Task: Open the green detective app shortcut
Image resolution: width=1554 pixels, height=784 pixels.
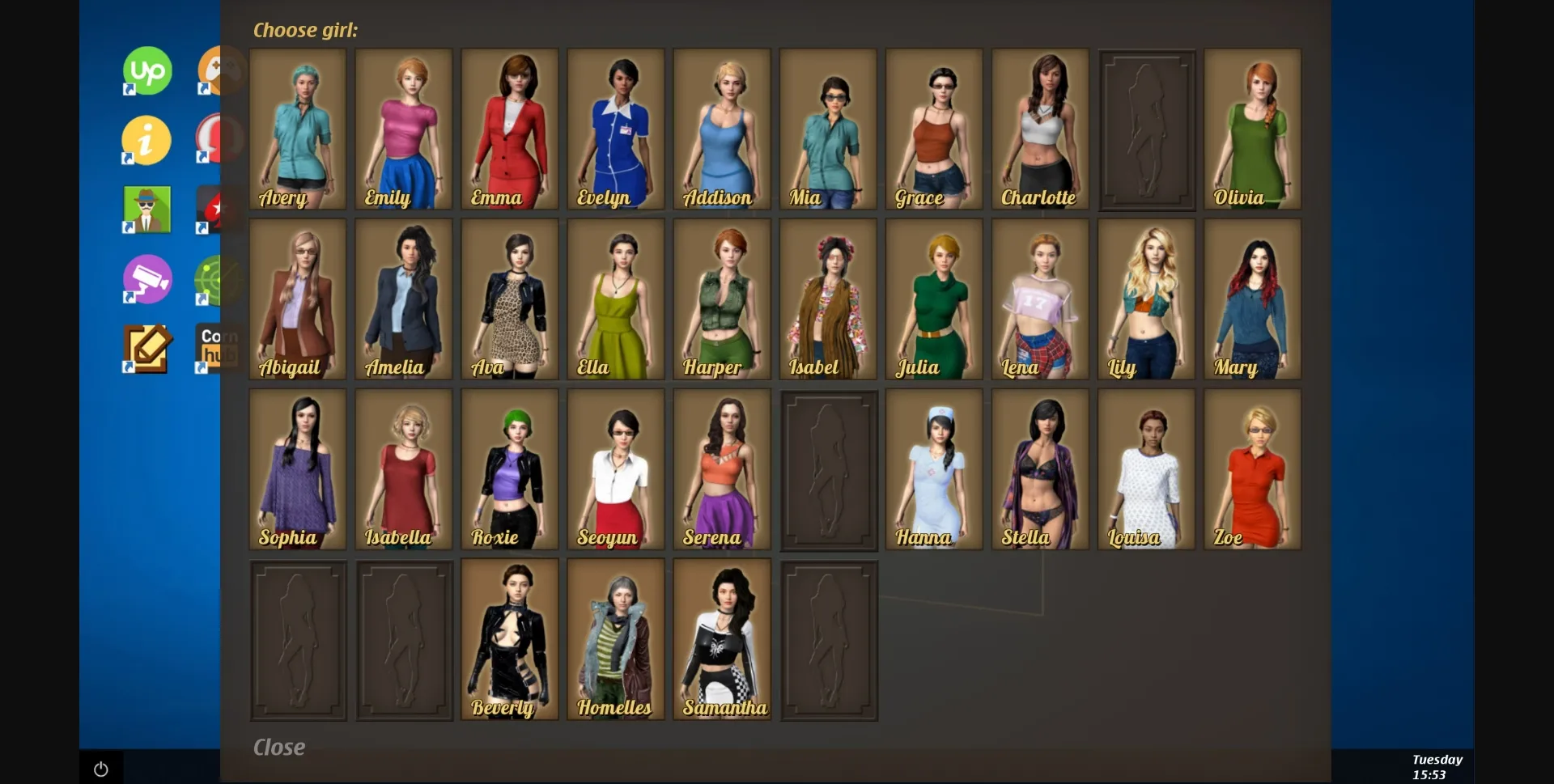Action: 146,209
